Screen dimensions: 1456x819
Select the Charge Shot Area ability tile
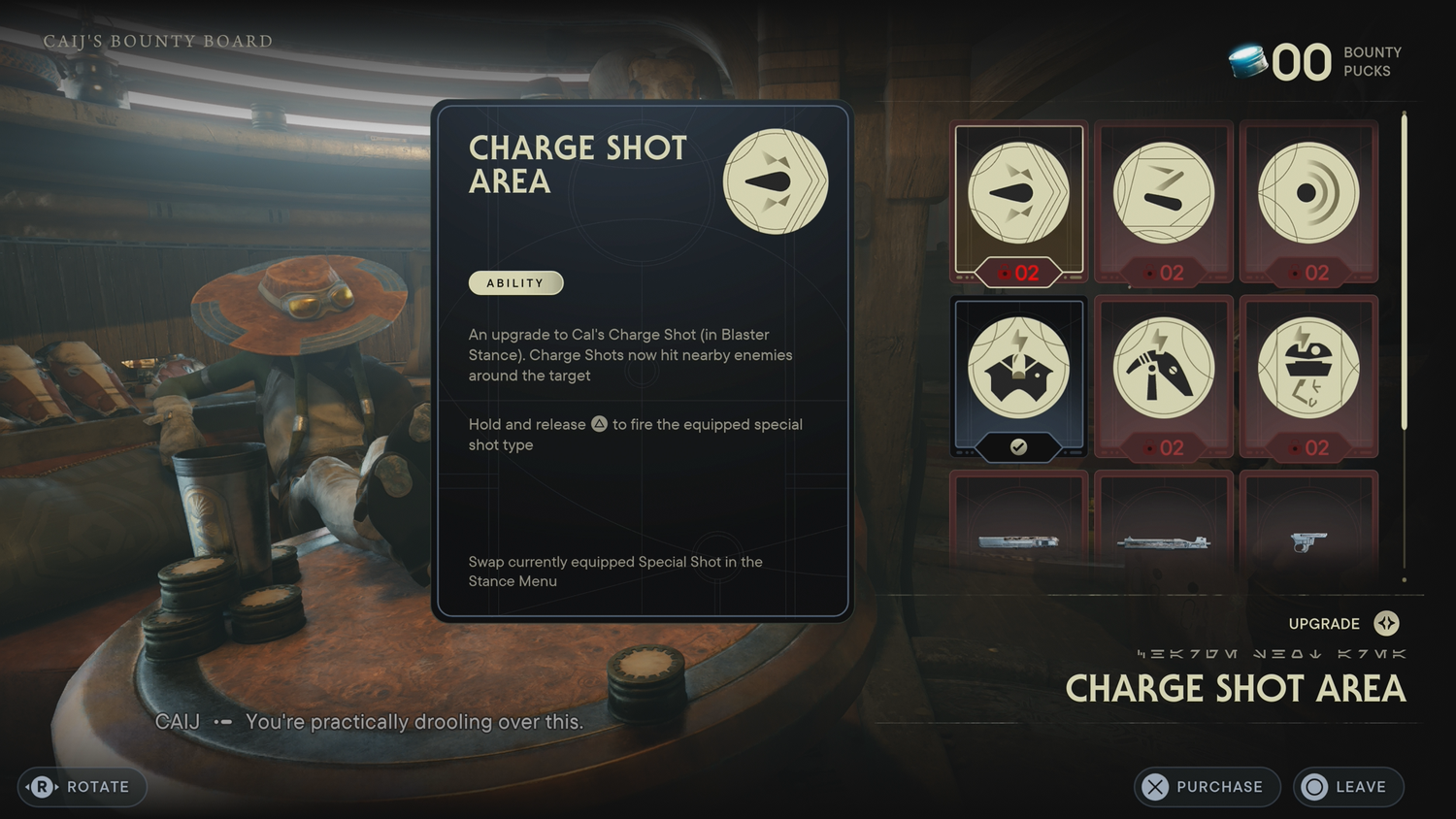1018,201
